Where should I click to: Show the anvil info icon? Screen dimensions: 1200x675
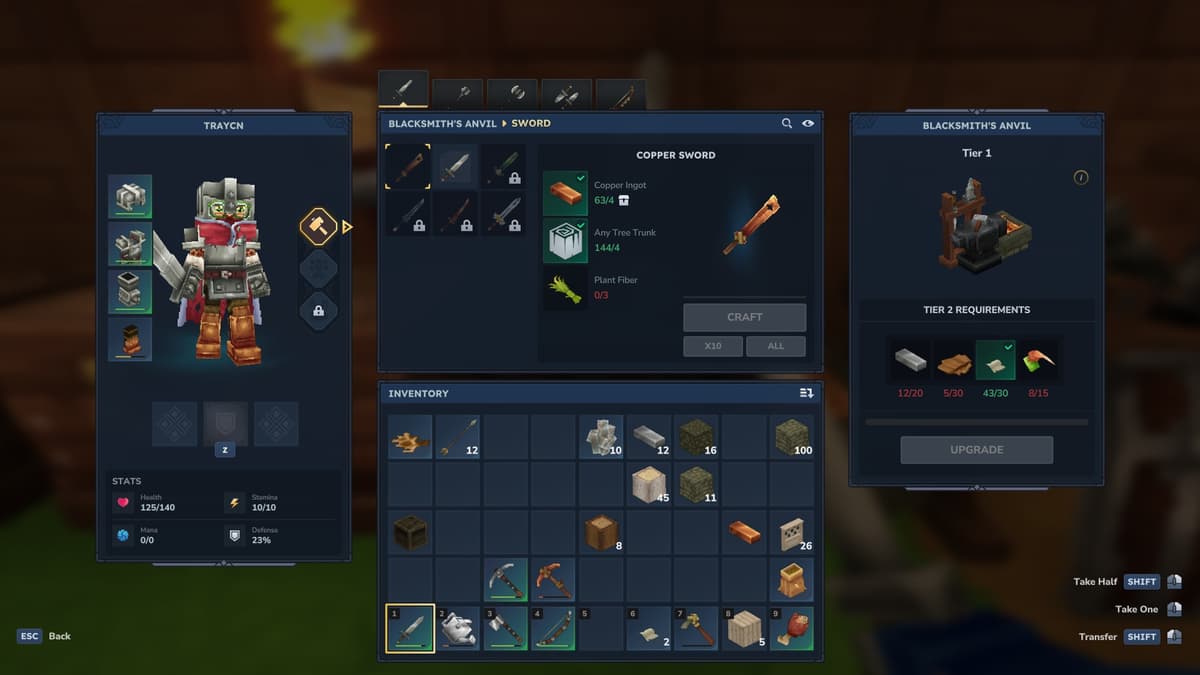point(1081,177)
